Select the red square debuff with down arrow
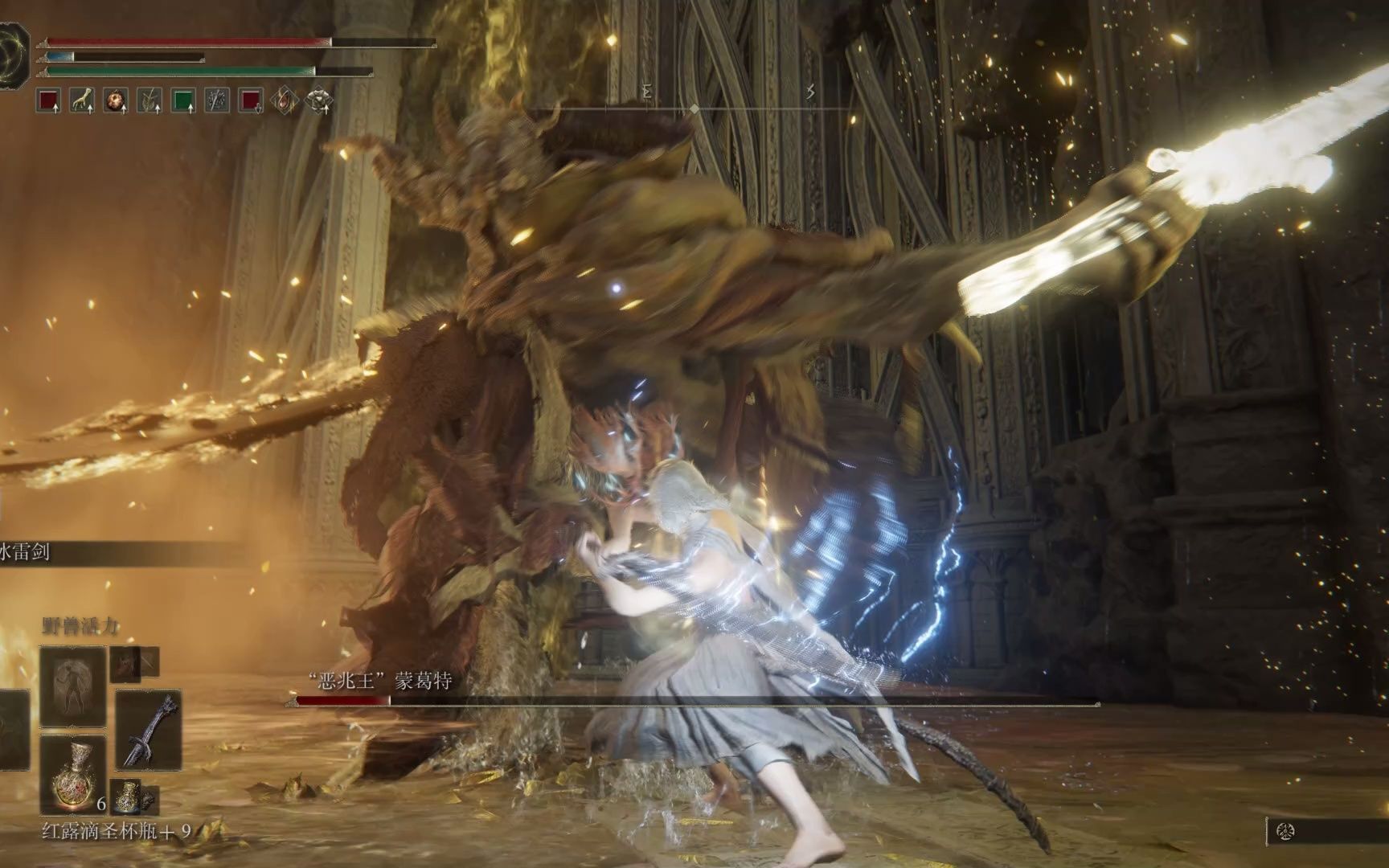 (x=251, y=100)
